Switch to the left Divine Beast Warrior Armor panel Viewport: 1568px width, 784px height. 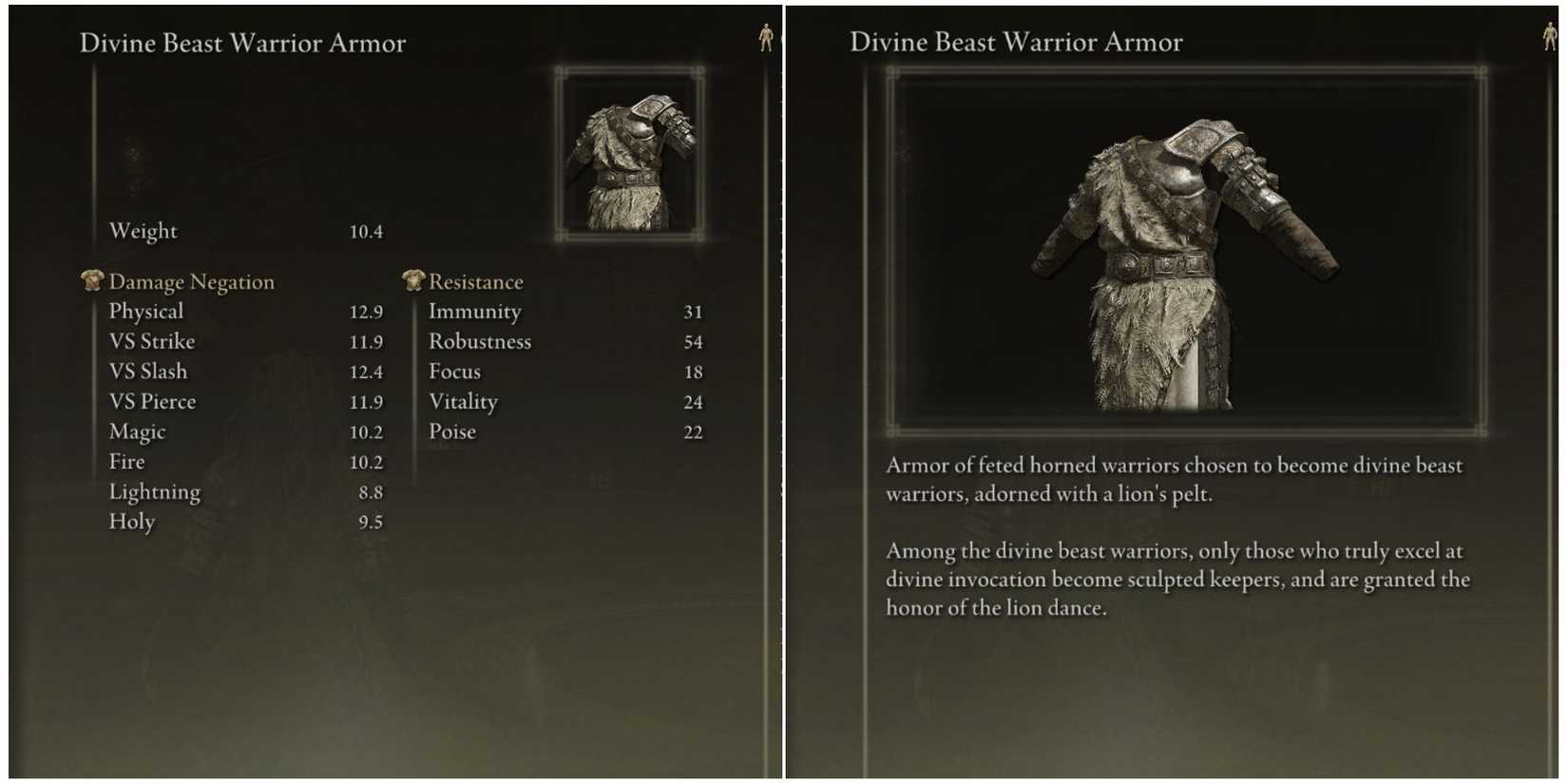[242, 43]
